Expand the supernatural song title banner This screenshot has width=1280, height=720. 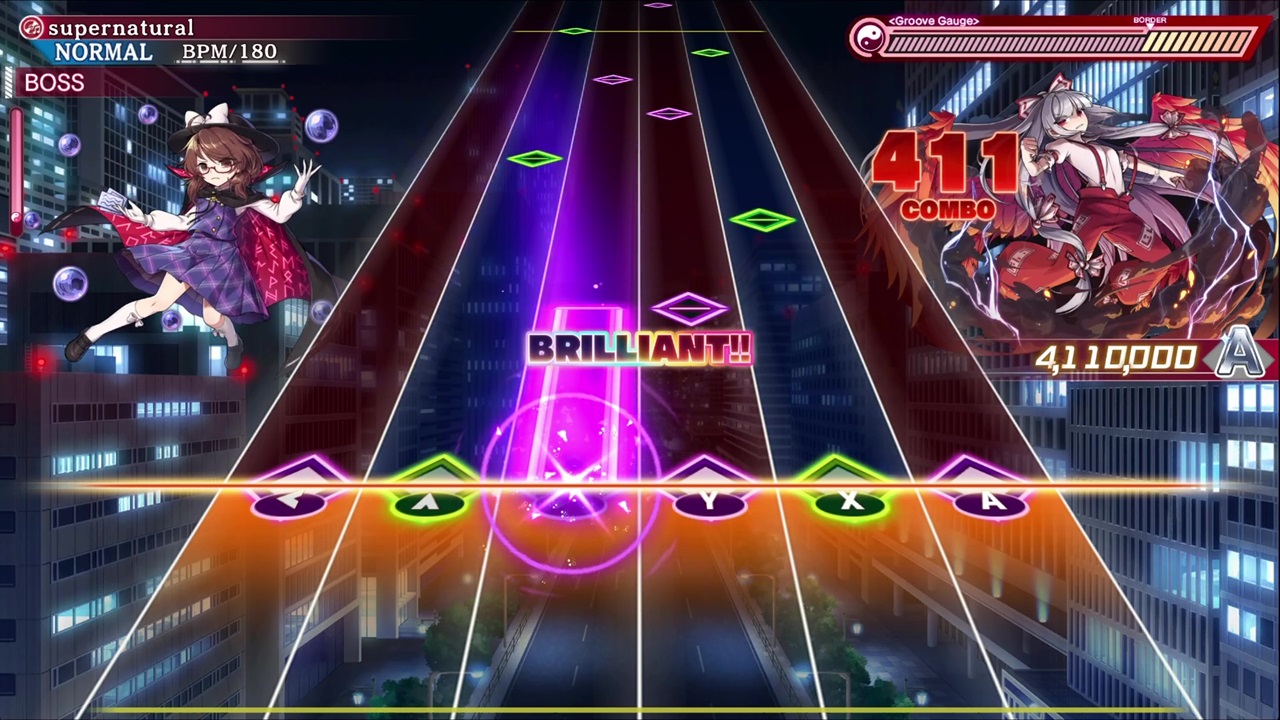pos(120,27)
